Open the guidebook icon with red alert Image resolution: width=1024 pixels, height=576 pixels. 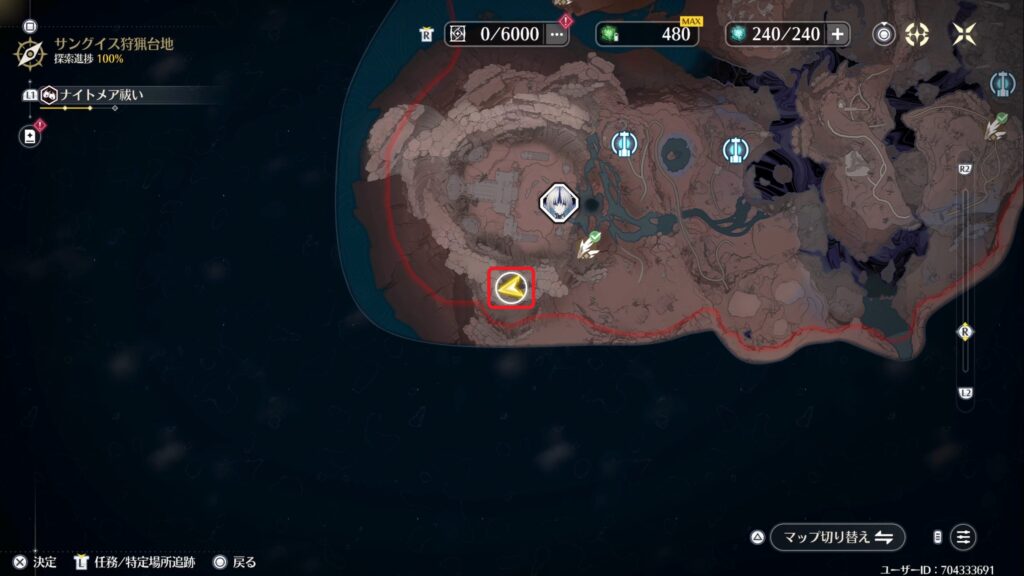click(28, 135)
